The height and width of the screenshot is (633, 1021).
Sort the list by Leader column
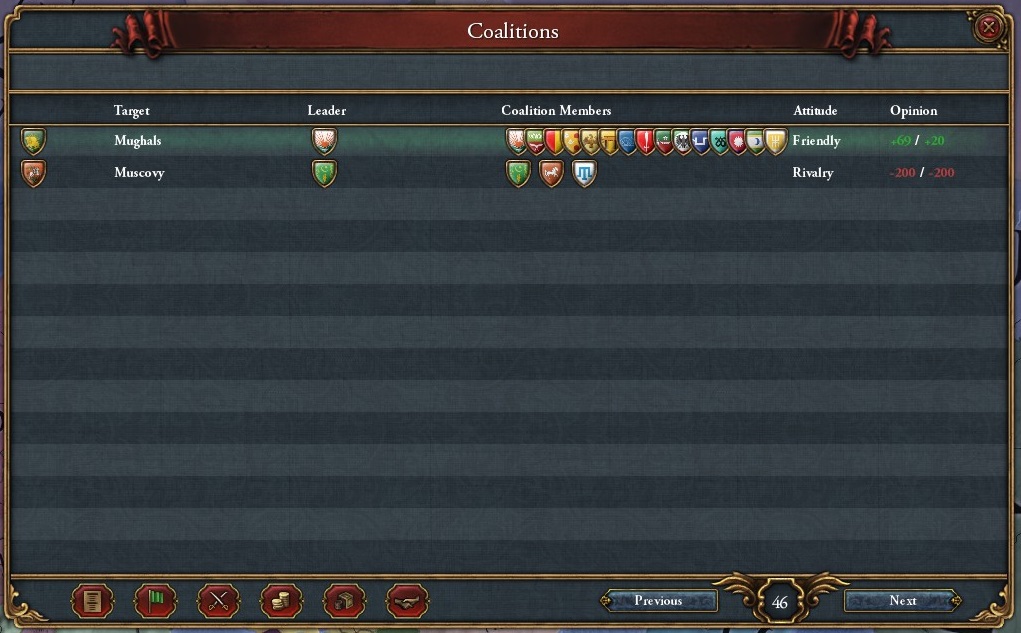(326, 111)
